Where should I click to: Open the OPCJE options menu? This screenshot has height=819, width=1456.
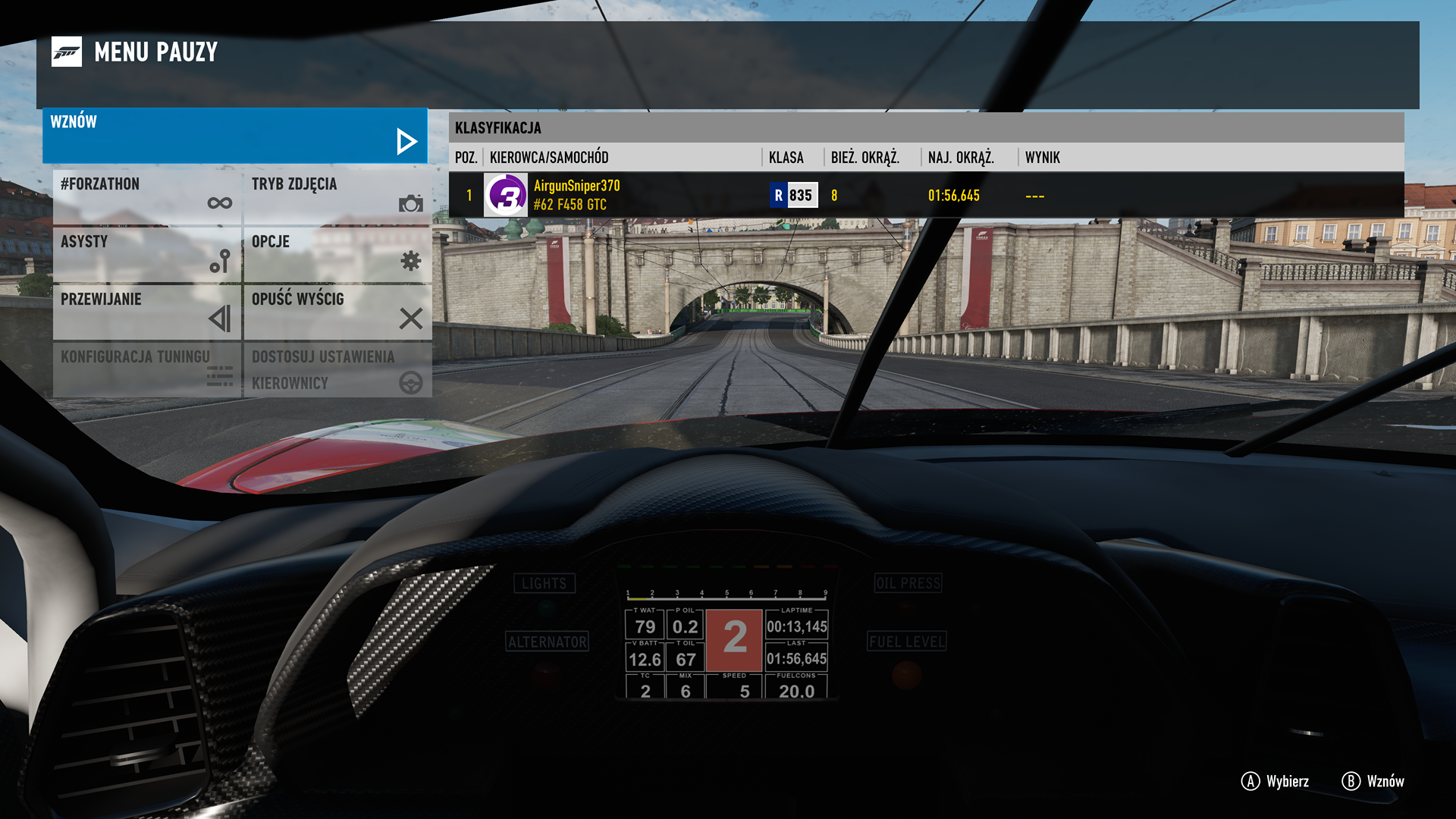tap(337, 254)
